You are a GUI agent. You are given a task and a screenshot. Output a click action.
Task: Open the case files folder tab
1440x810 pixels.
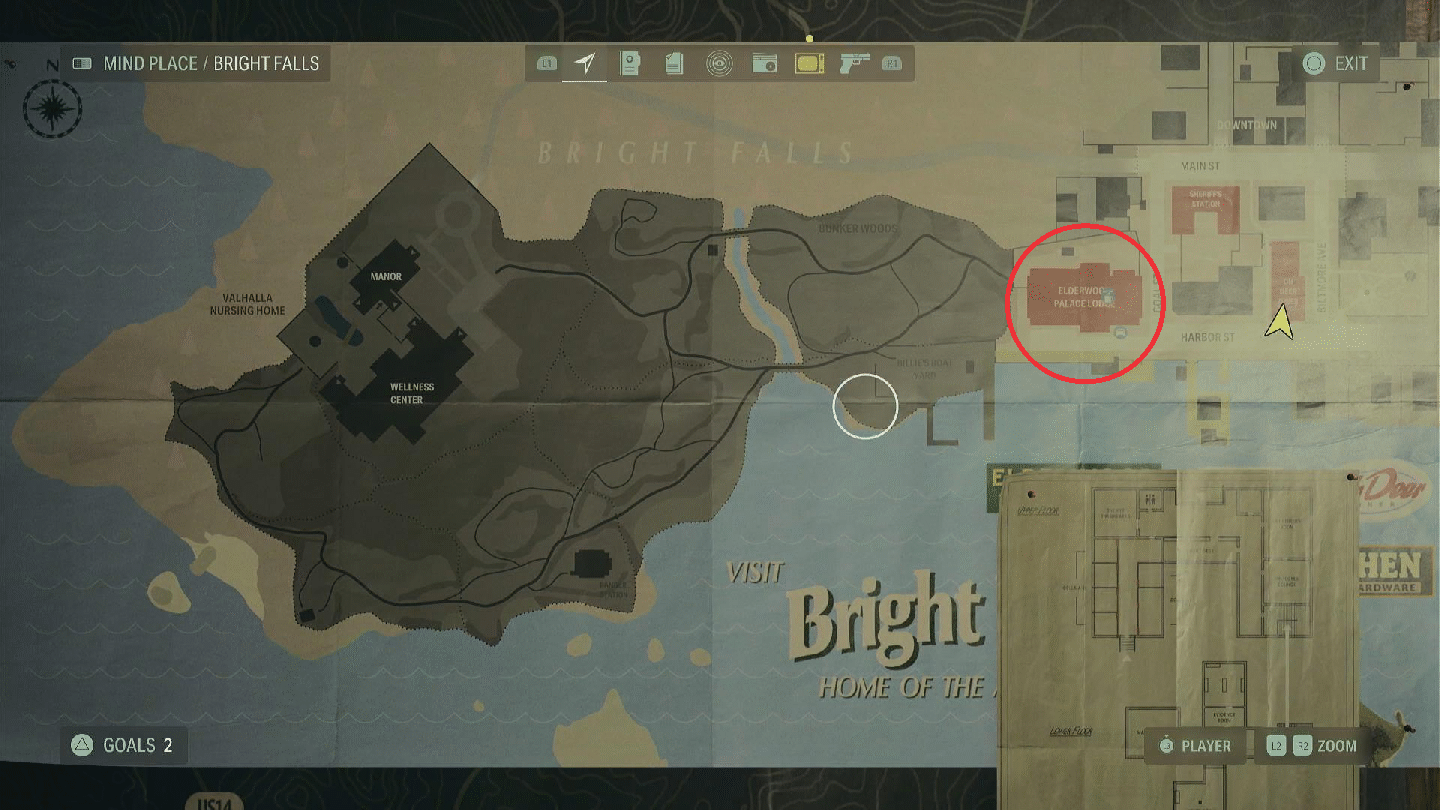[629, 64]
